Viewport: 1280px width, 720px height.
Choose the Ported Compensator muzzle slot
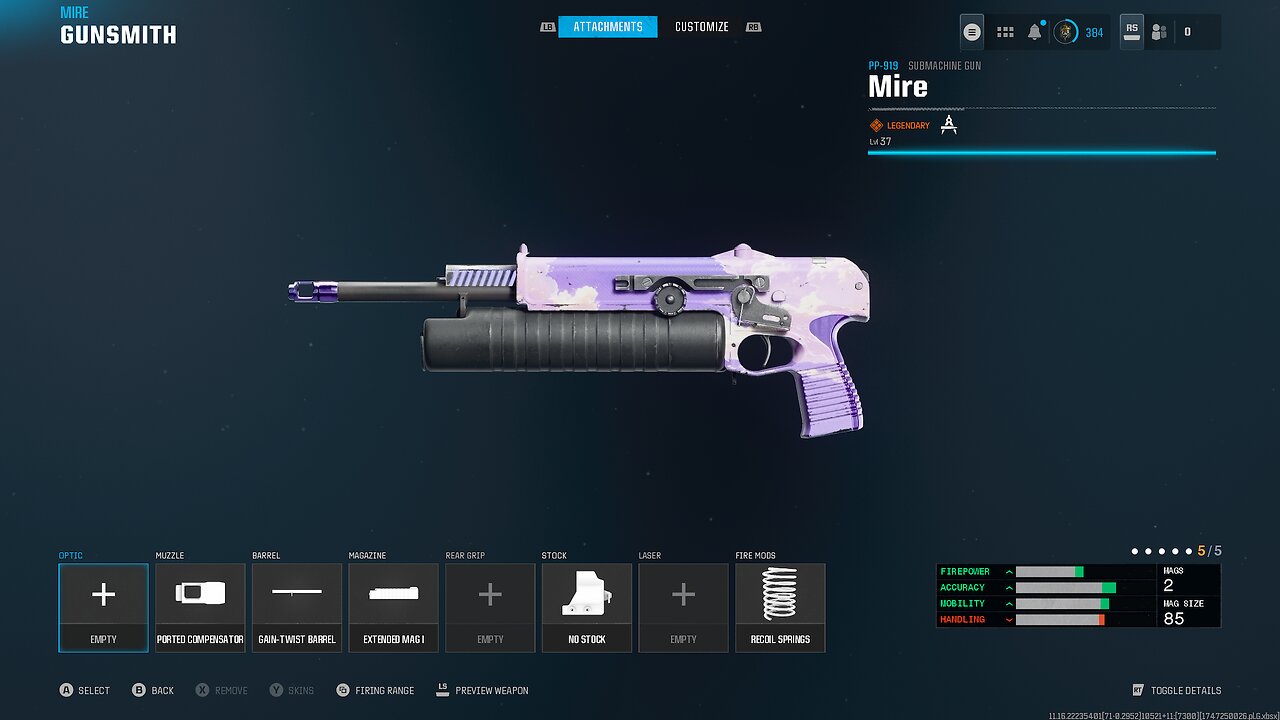tap(200, 607)
